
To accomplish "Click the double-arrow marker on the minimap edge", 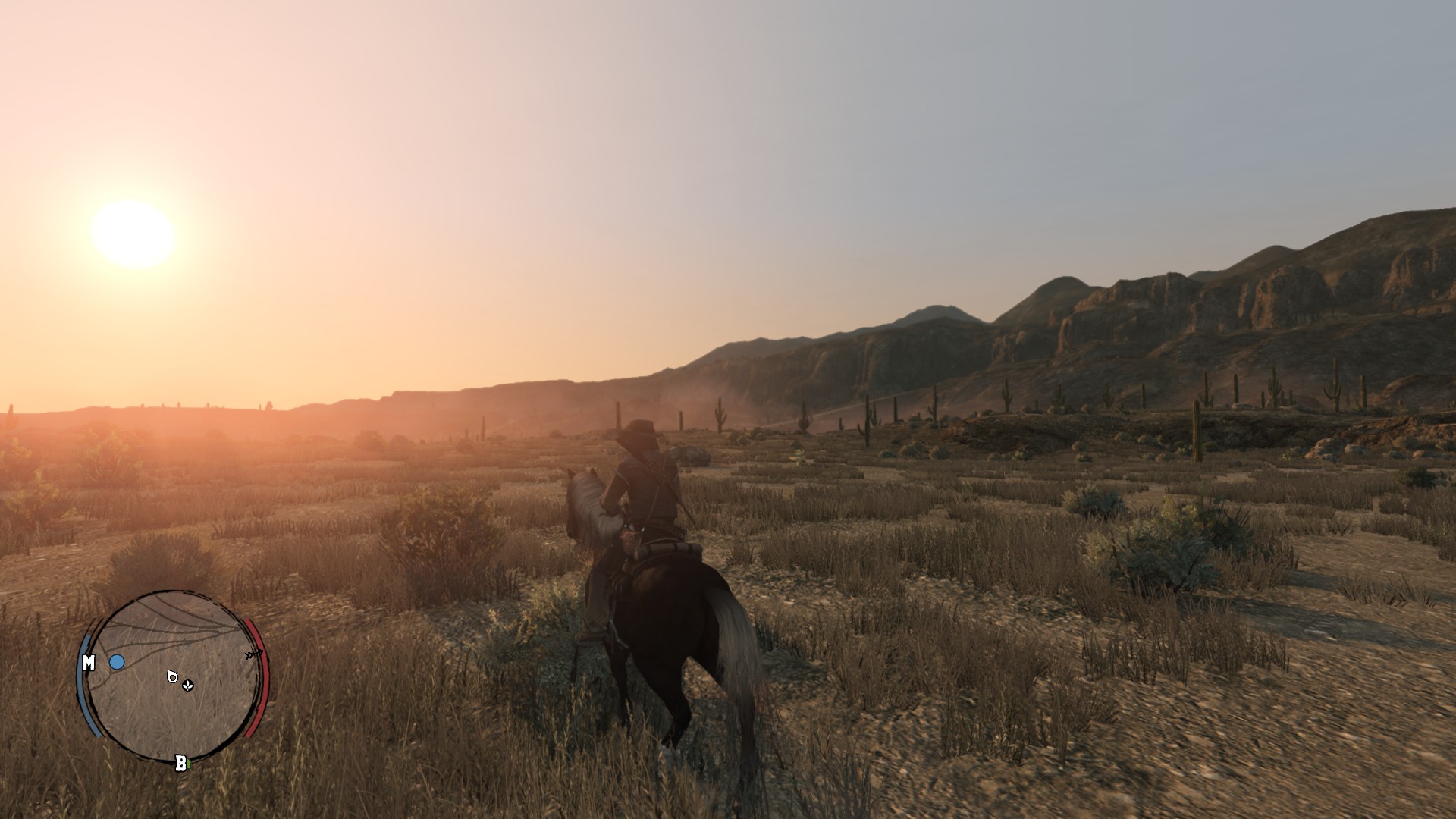I will click(x=253, y=654).
